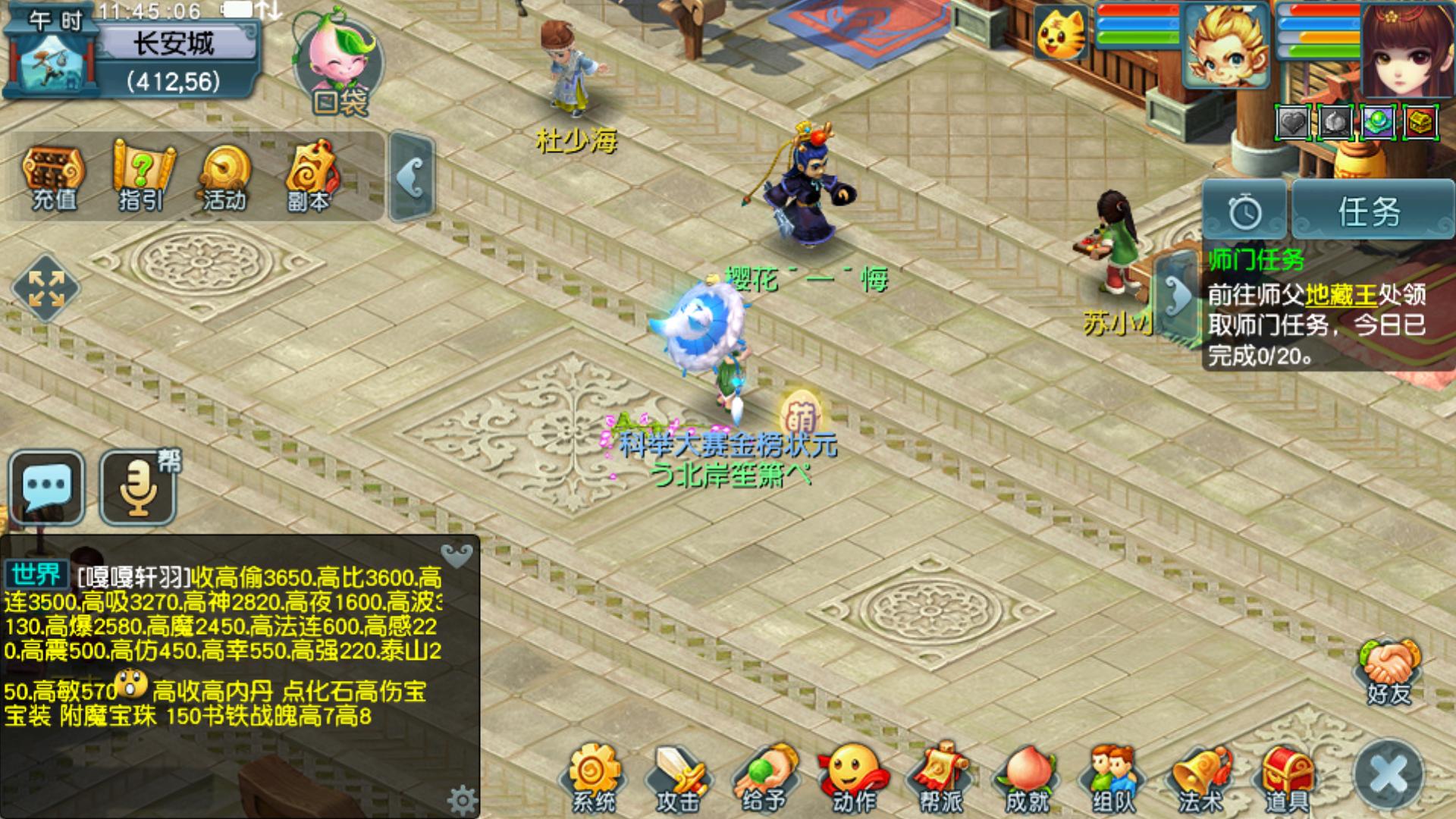Open the 指引 guide scroll
Viewport: 1456px width, 819px height.
pyautogui.click(x=141, y=176)
